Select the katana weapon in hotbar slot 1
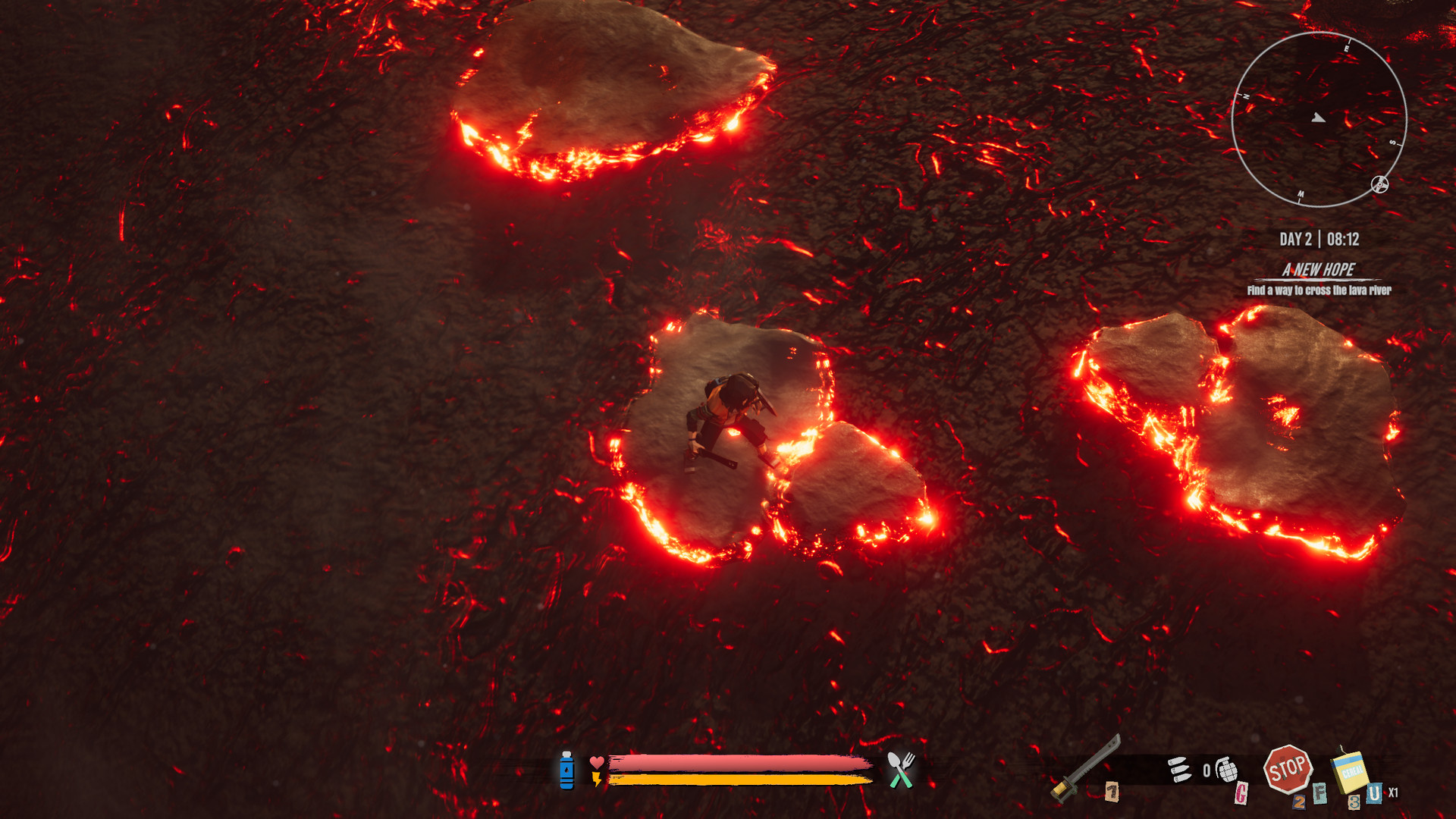This screenshot has width=1456, height=819. coord(1080,766)
